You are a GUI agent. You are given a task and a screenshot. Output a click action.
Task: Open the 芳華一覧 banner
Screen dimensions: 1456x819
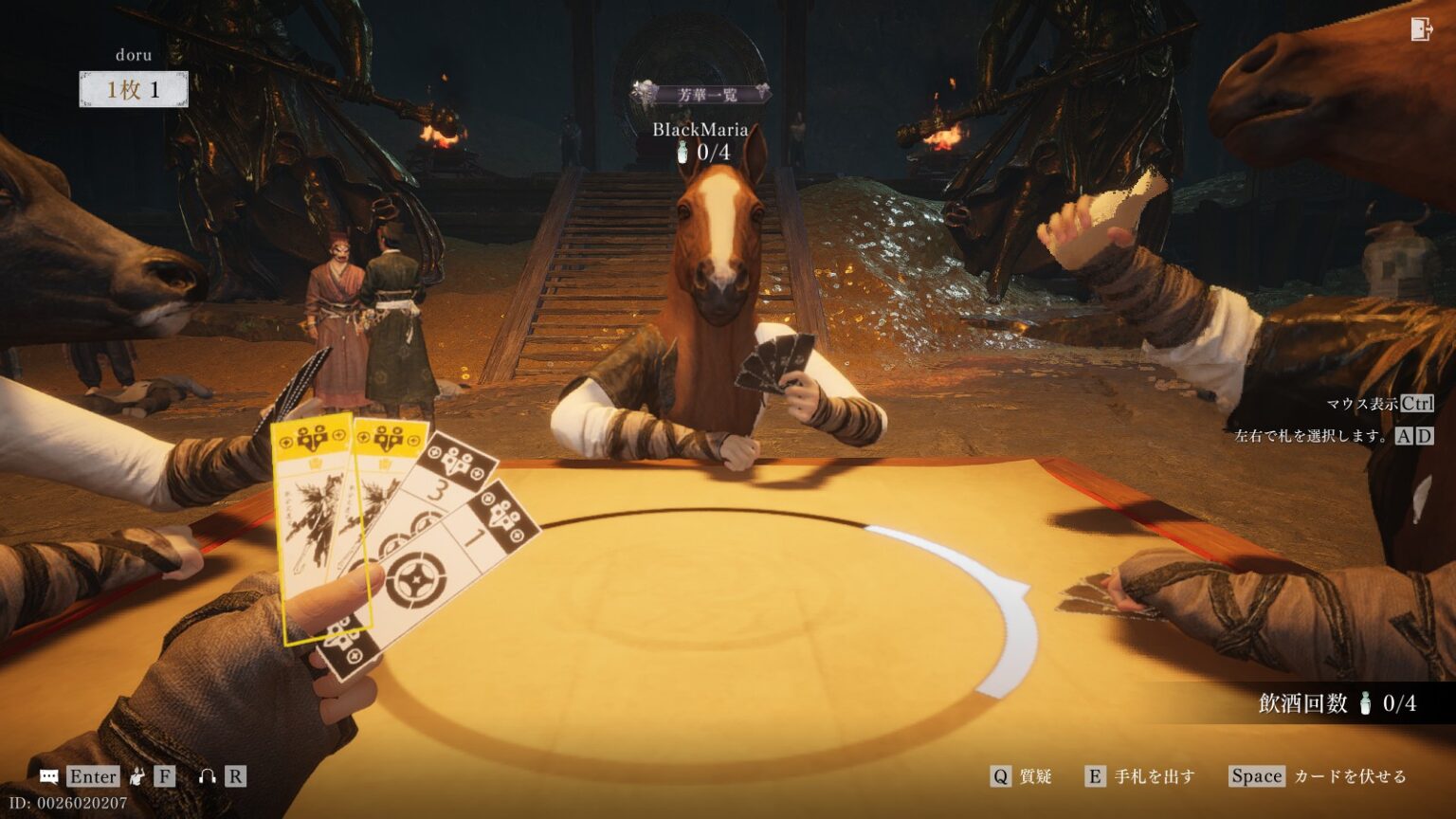coord(701,94)
